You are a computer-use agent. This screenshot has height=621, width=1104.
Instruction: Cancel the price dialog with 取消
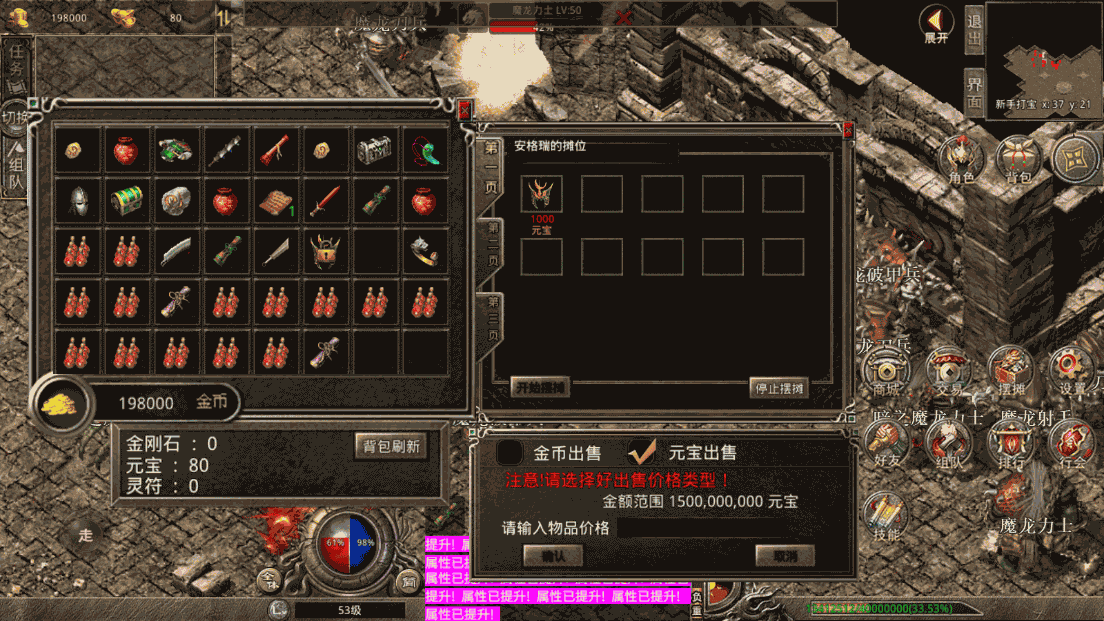click(x=784, y=555)
